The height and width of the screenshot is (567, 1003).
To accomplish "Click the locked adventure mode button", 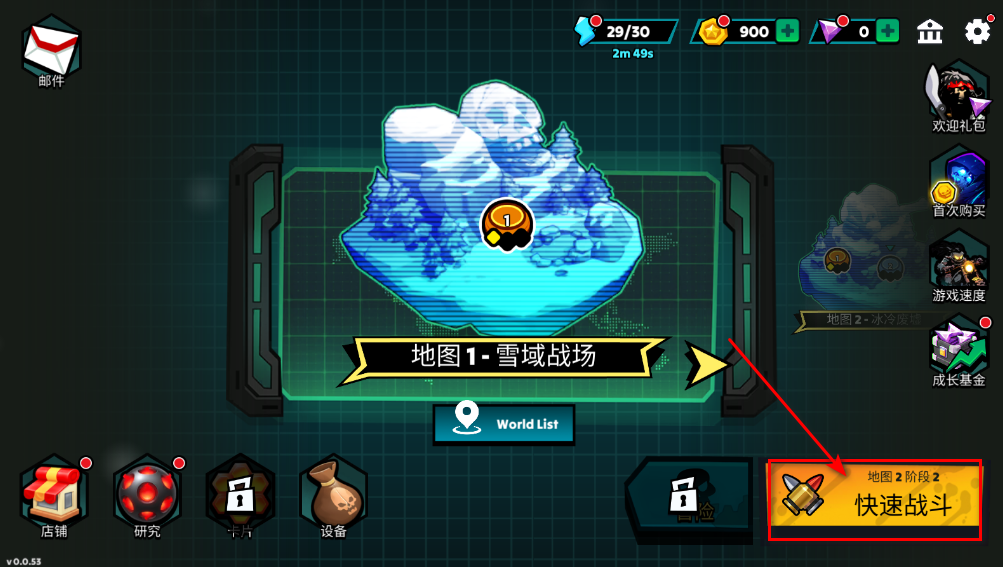I will (688, 498).
